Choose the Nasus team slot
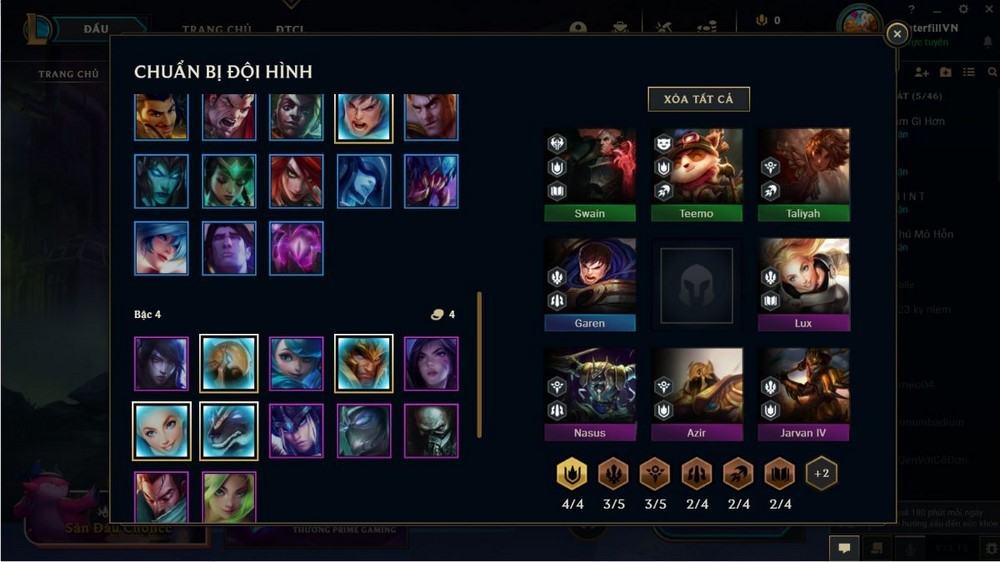This screenshot has width=1000, height=562. pos(590,394)
